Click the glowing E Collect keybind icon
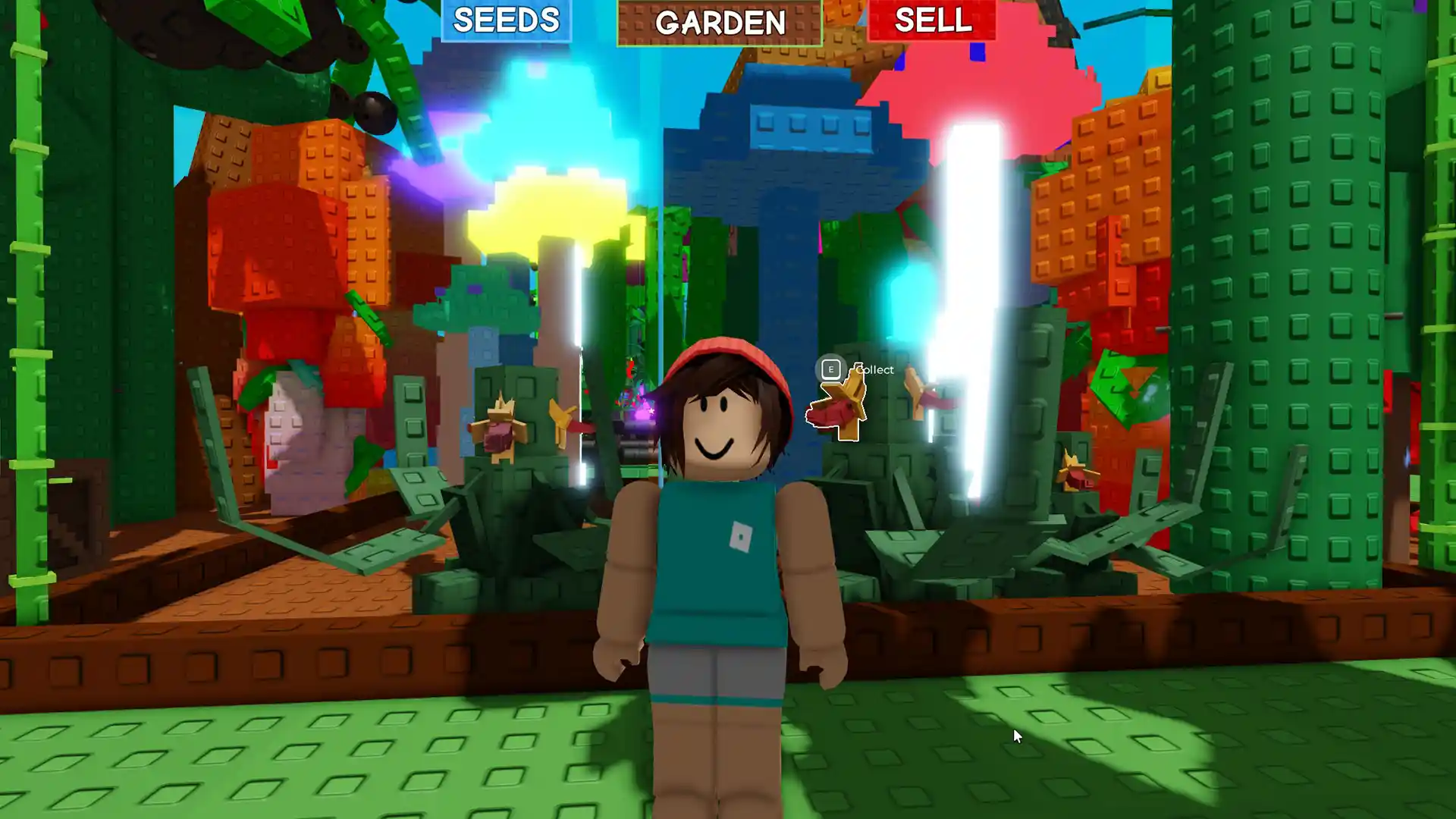The height and width of the screenshot is (819, 1456). 830,370
